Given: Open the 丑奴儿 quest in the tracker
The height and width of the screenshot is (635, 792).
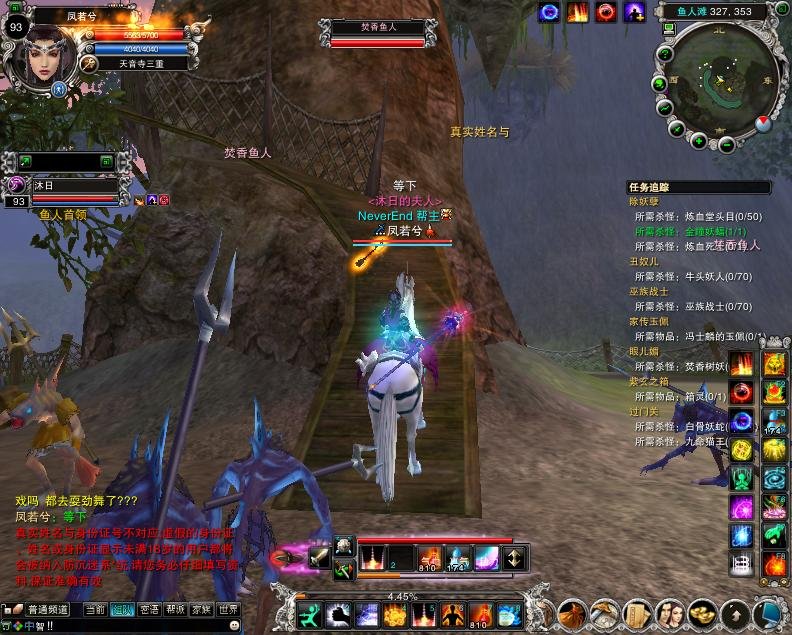Looking at the screenshot, I should pyautogui.click(x=646, y=261).
